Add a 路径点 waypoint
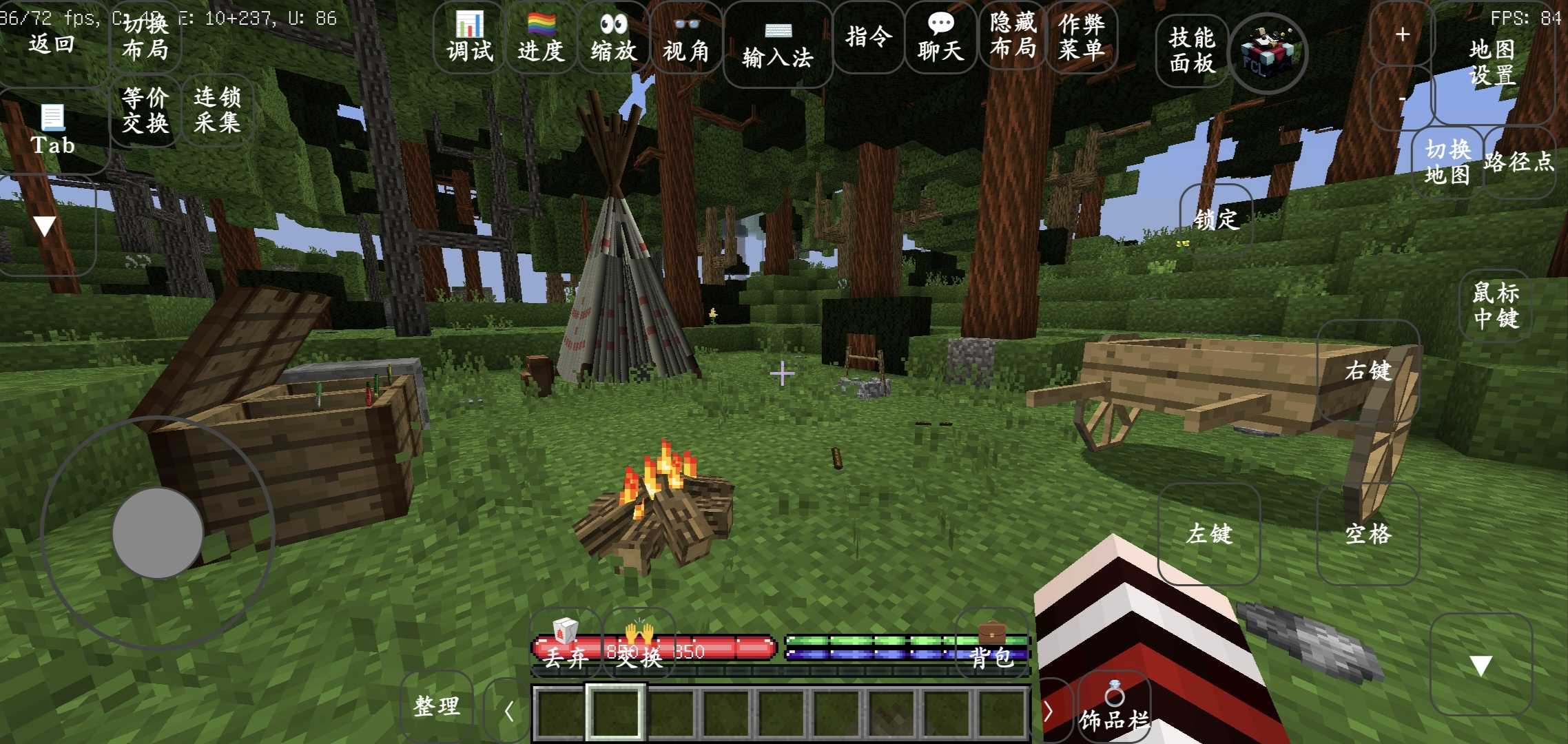This screenshot has width=1568, height=744. click(1519, 162)
